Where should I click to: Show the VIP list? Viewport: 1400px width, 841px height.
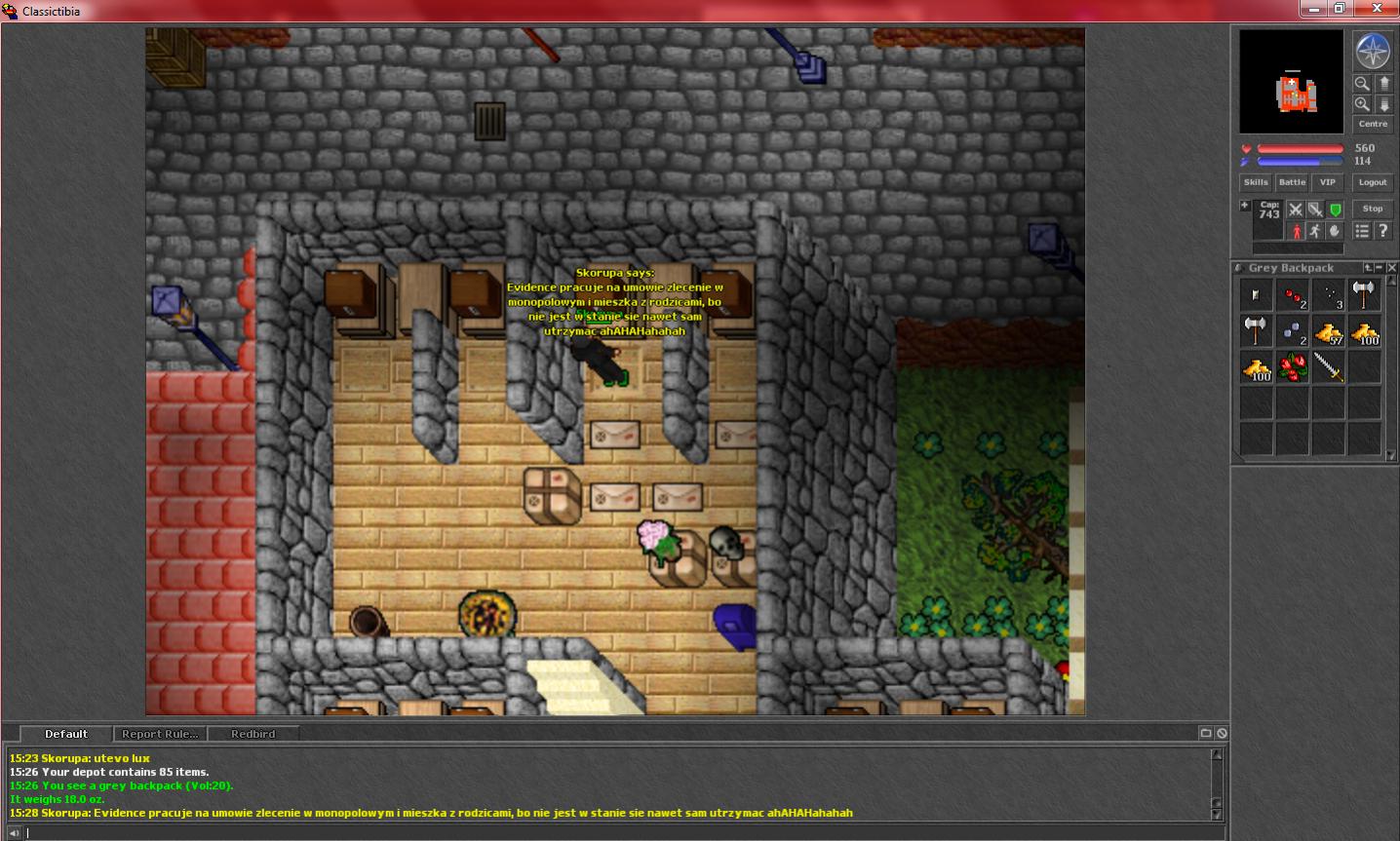pyautogui.click(x=1328, y=182)
